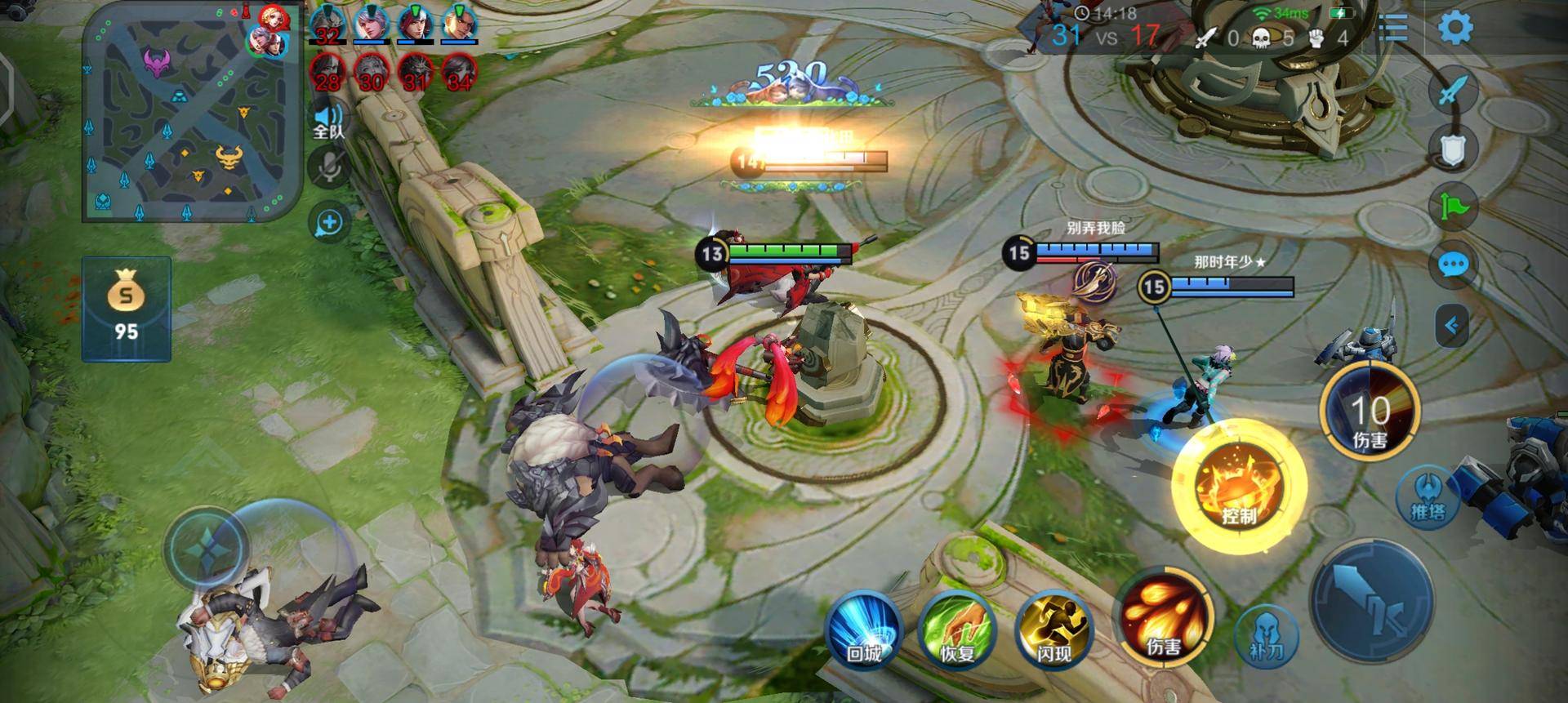Open the minimap
This screenshot has height=703, width=1568.
[192, 114]
